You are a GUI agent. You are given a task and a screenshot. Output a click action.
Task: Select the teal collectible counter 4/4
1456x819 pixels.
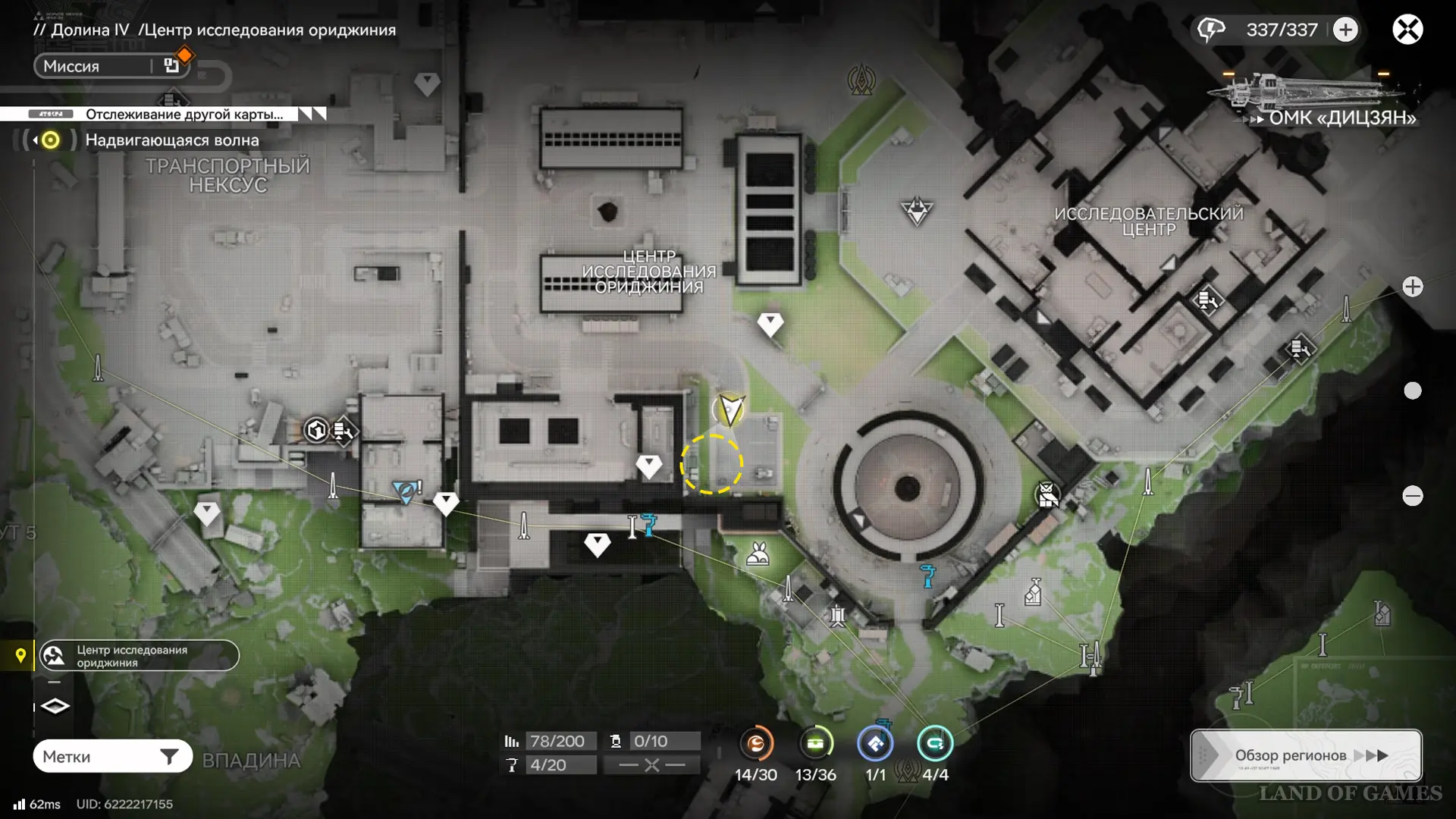935,744
